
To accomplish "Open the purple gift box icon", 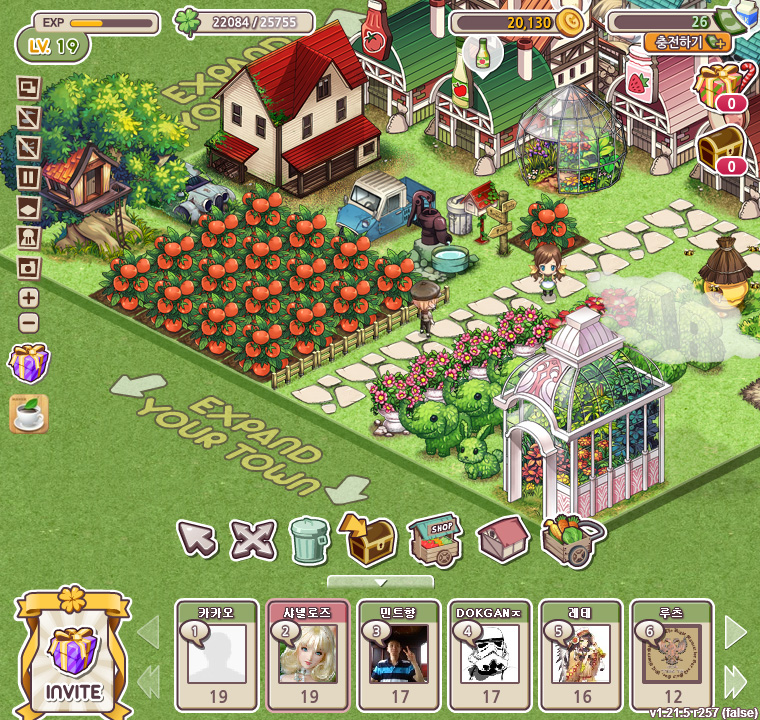I will click(x=29, y=362).
